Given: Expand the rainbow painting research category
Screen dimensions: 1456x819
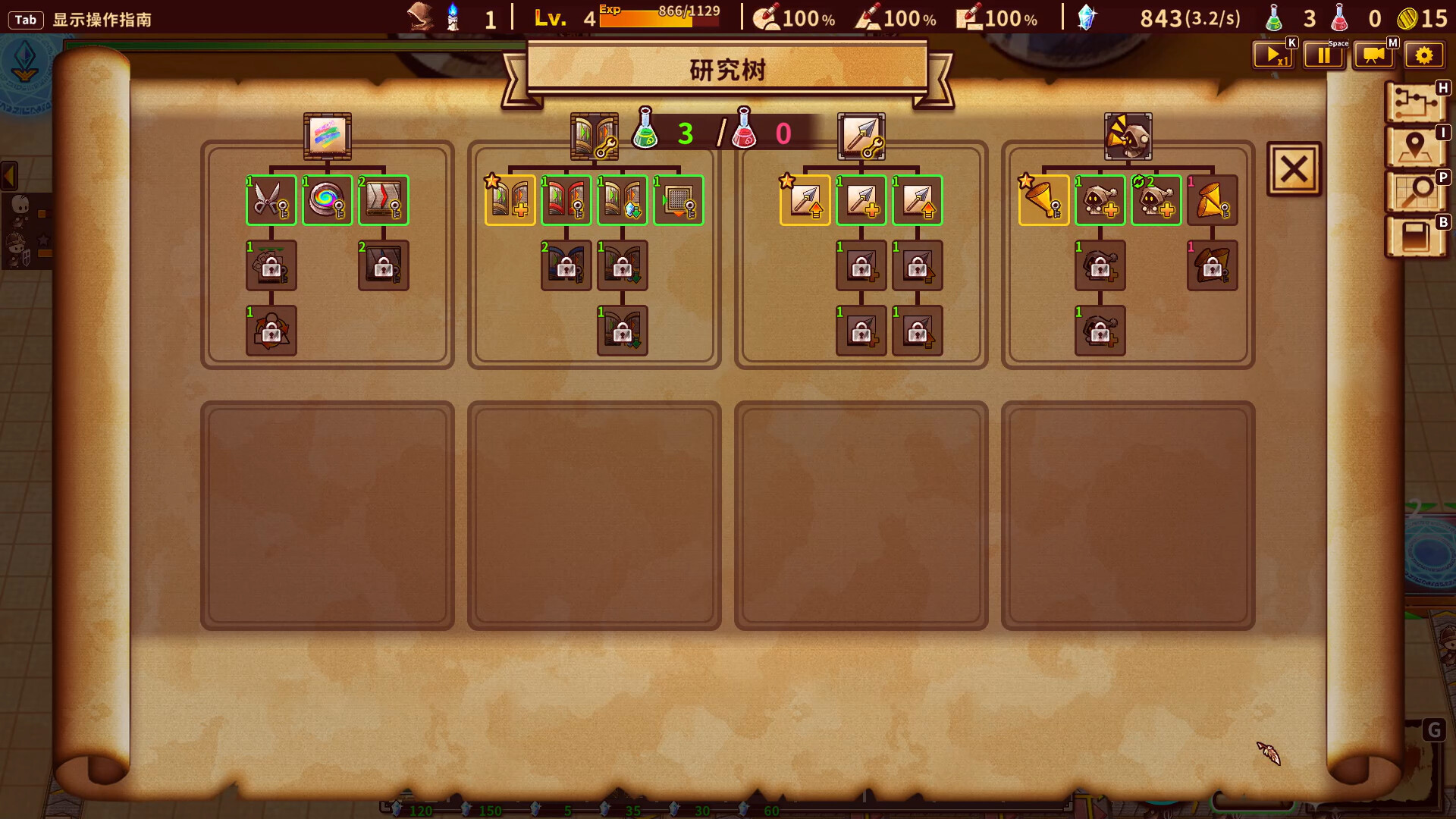Looking at the screenshot, I should (327, 136).
